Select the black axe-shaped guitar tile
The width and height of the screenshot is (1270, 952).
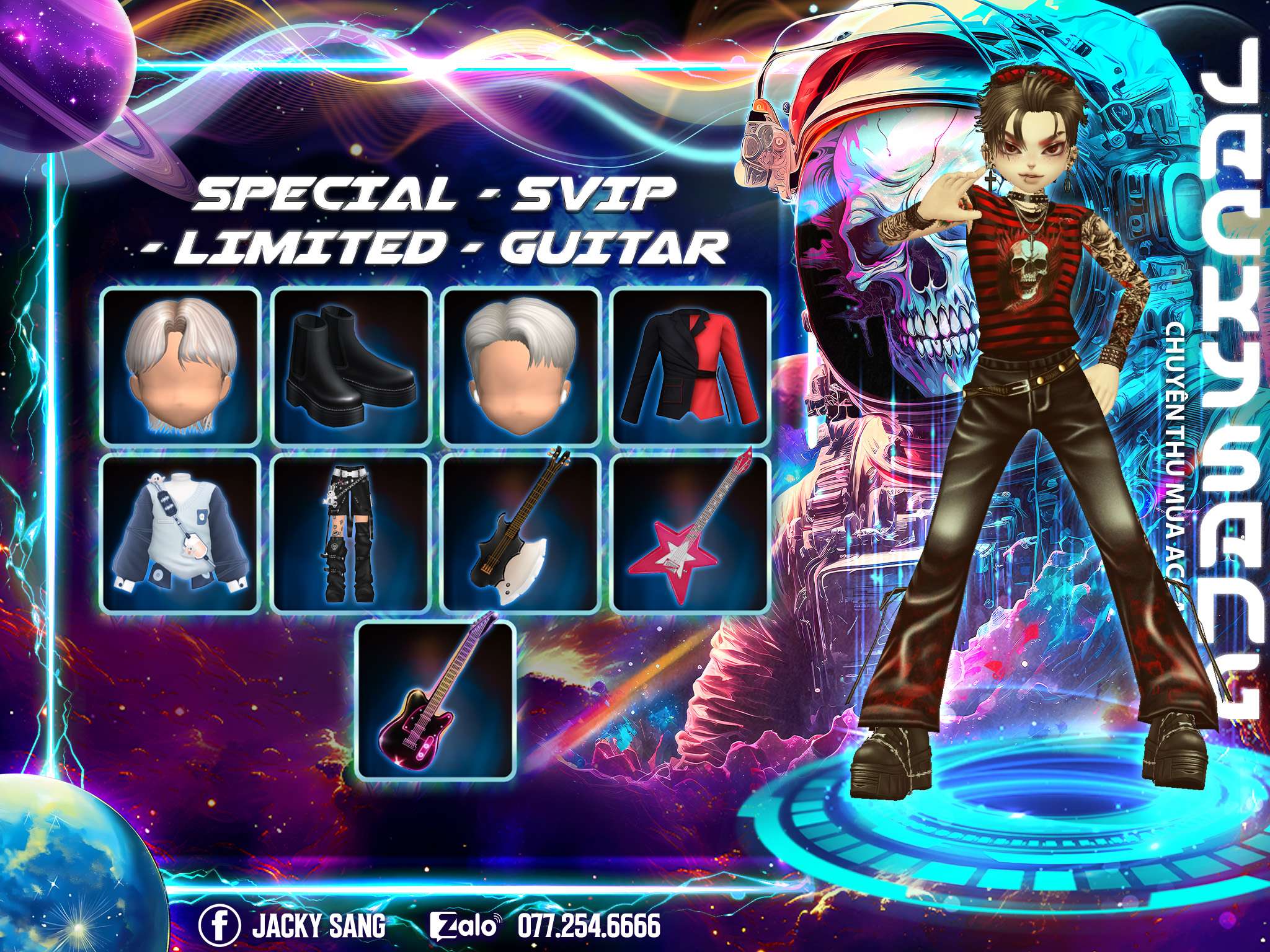[522, 534]
